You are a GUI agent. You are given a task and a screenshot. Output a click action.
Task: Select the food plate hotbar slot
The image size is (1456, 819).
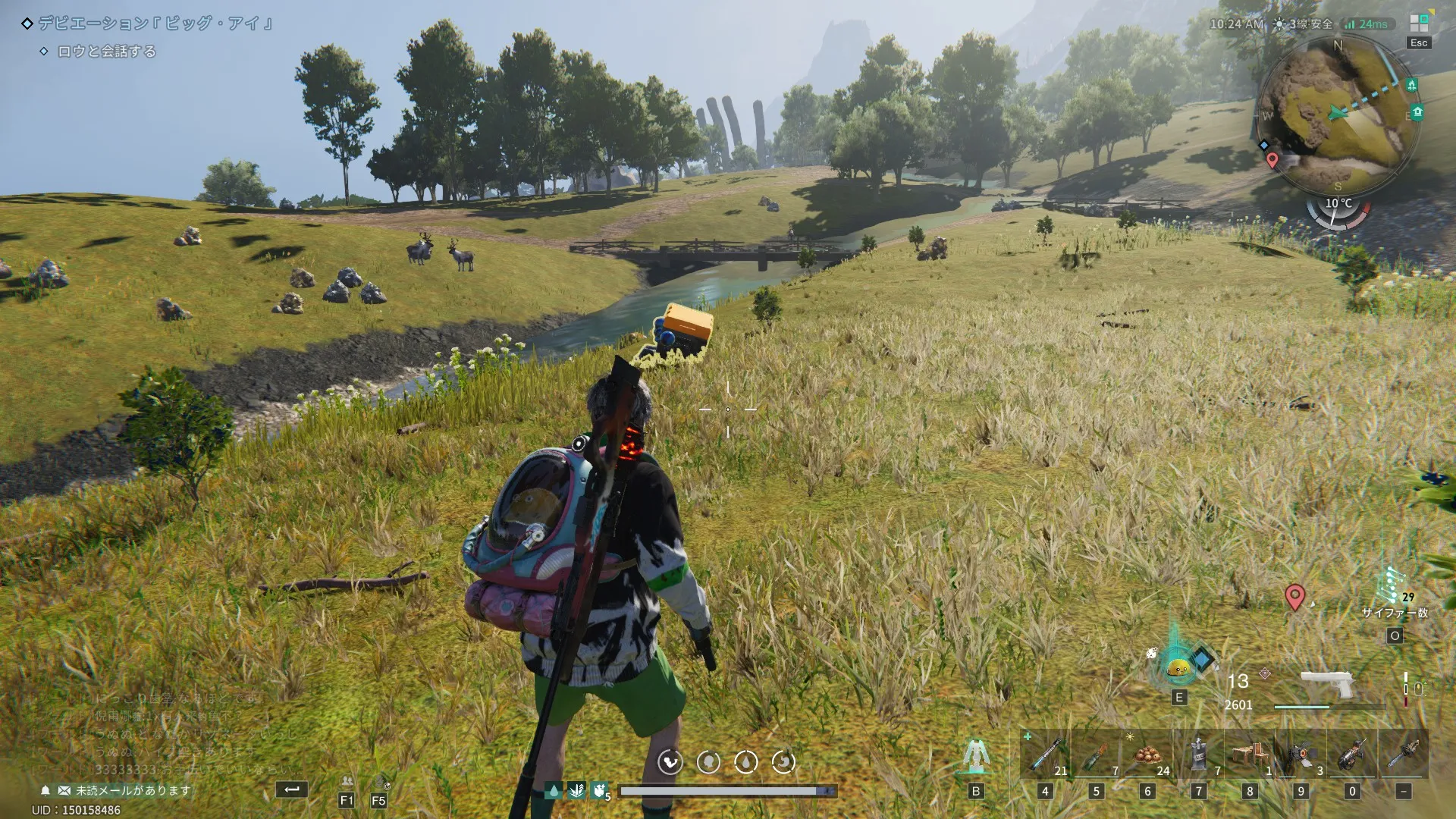[1147, 754]
